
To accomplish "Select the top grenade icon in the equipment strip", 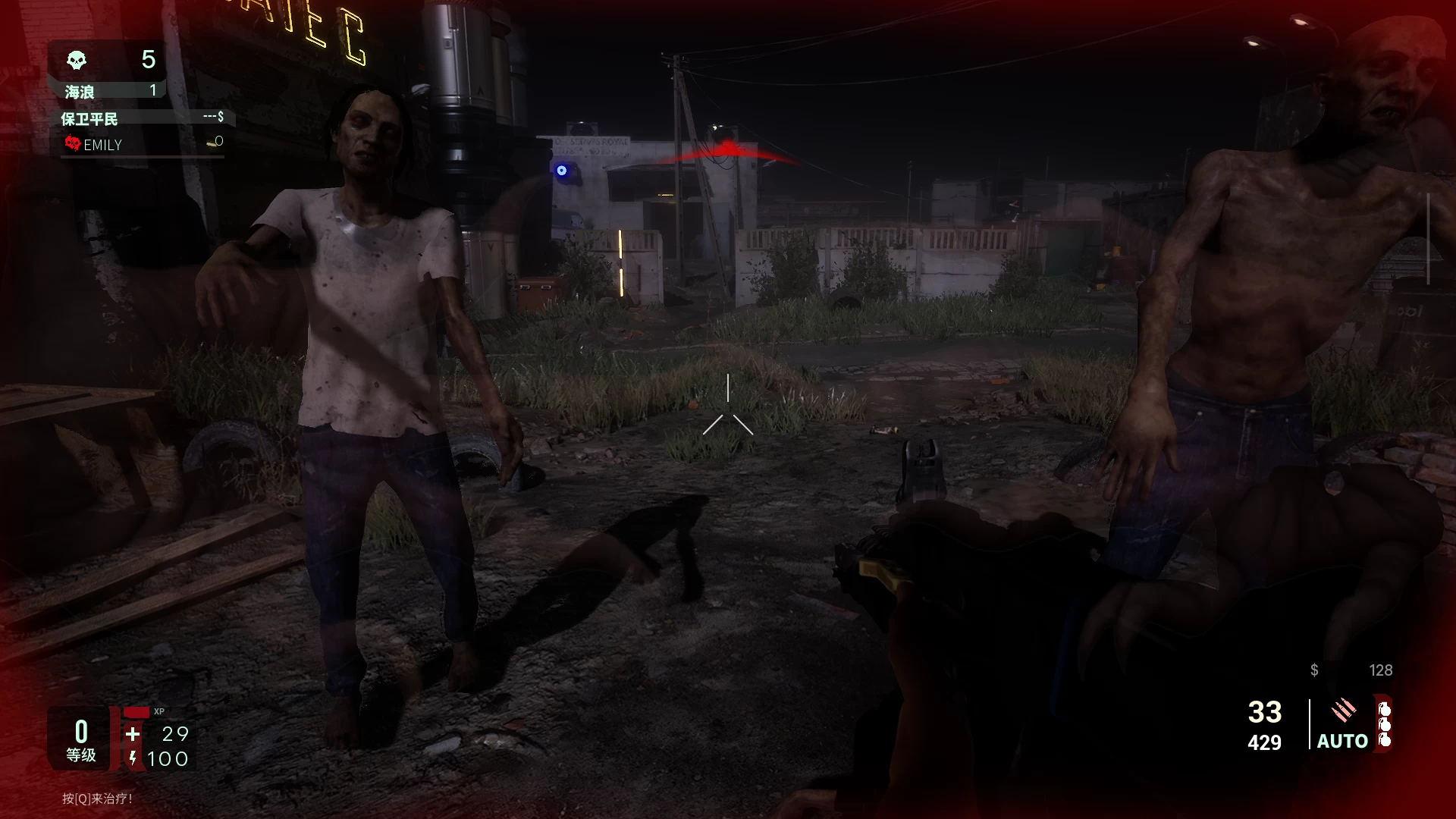I will [x=1384, y=708].
